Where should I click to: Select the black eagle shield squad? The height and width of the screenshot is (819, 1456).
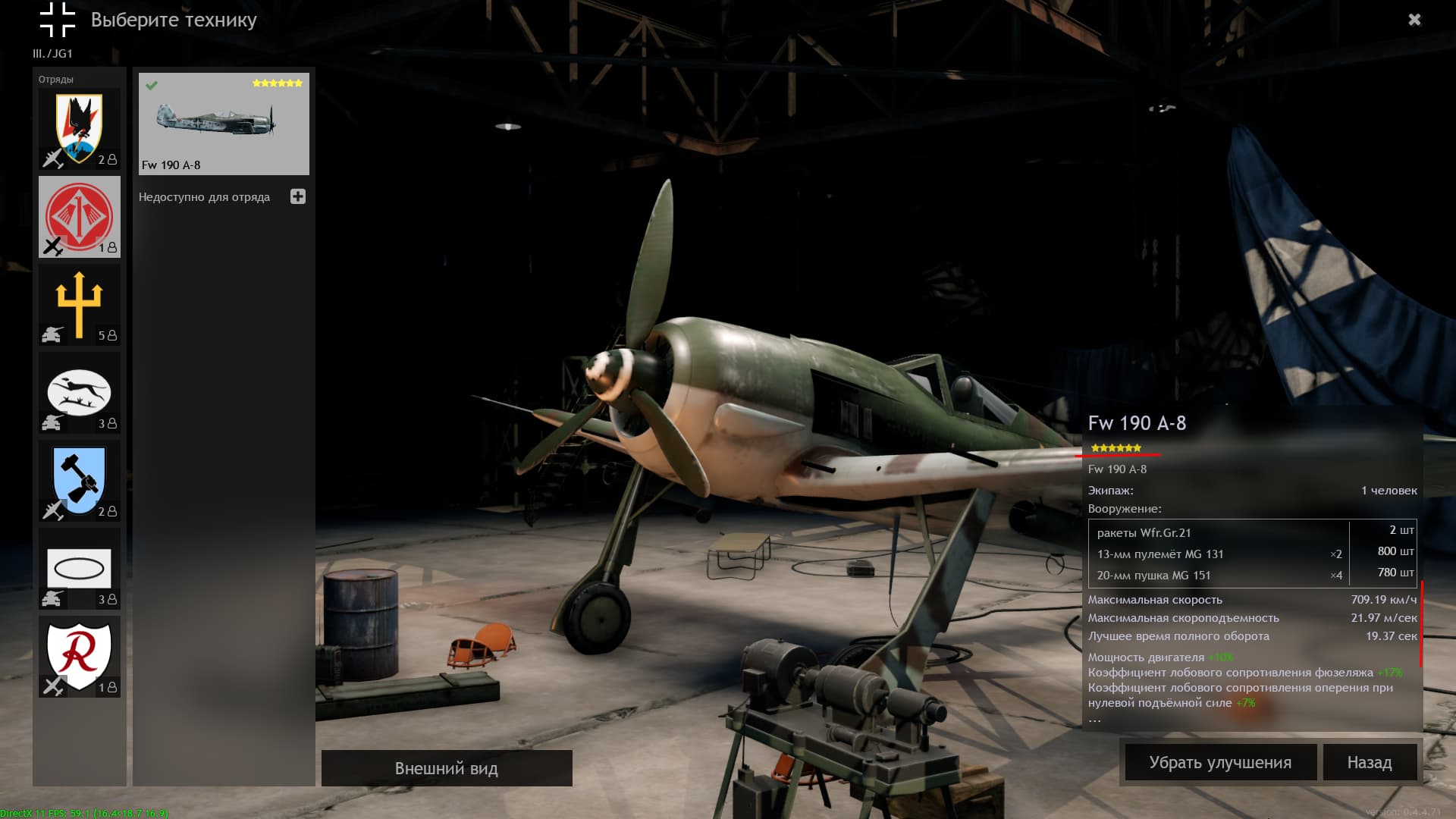click(x=80, y=129)
